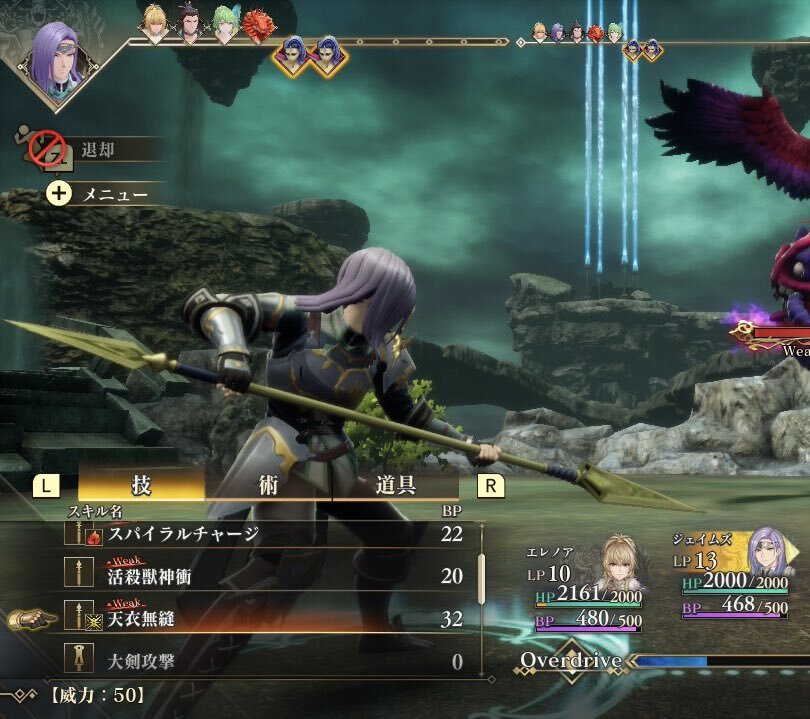Switch to the 技 tab
The width and height of the screenshot is (810, 719).
tap(141, 485)
